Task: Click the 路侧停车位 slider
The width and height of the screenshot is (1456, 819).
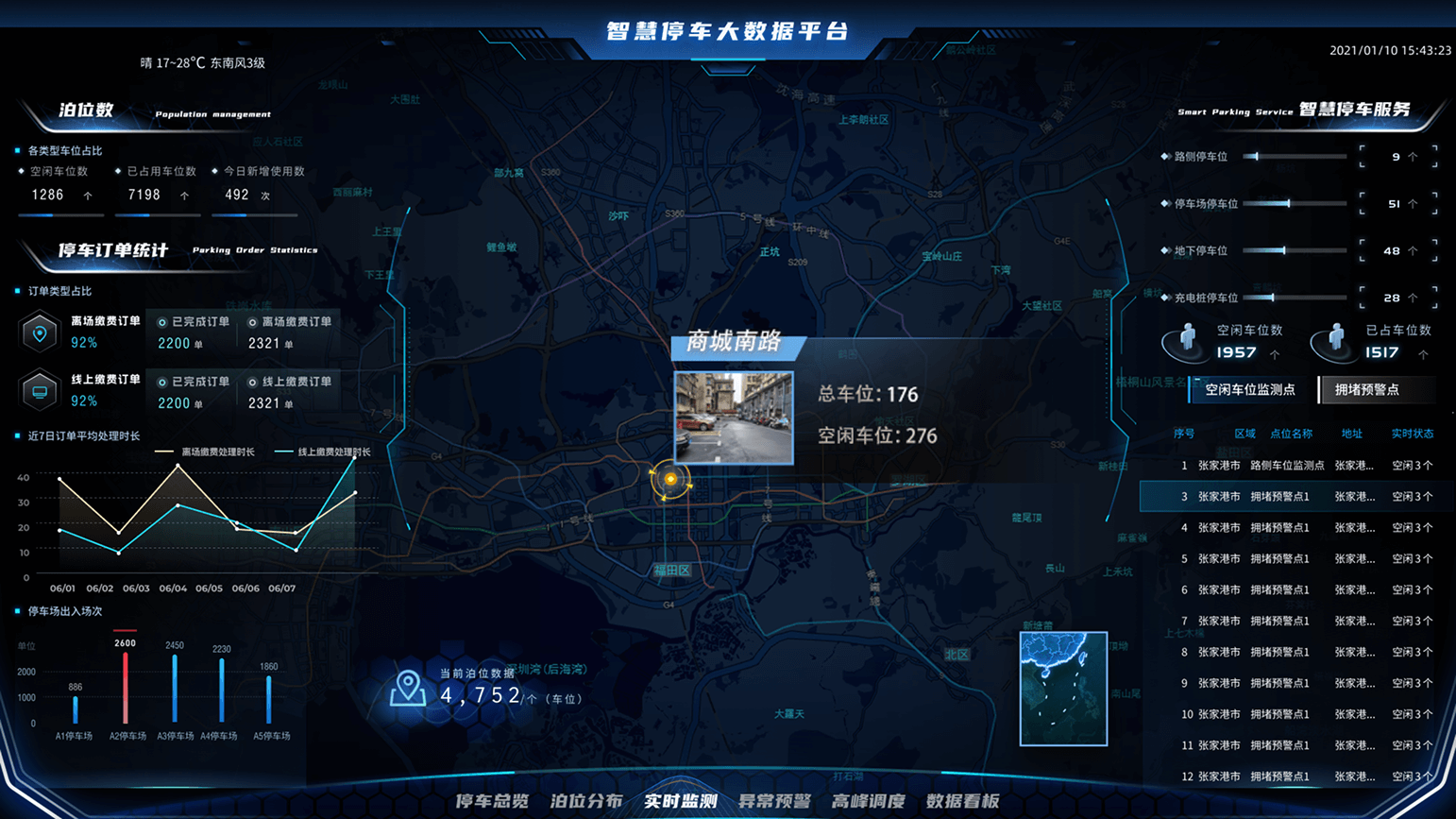Action: click(1295, 157)
